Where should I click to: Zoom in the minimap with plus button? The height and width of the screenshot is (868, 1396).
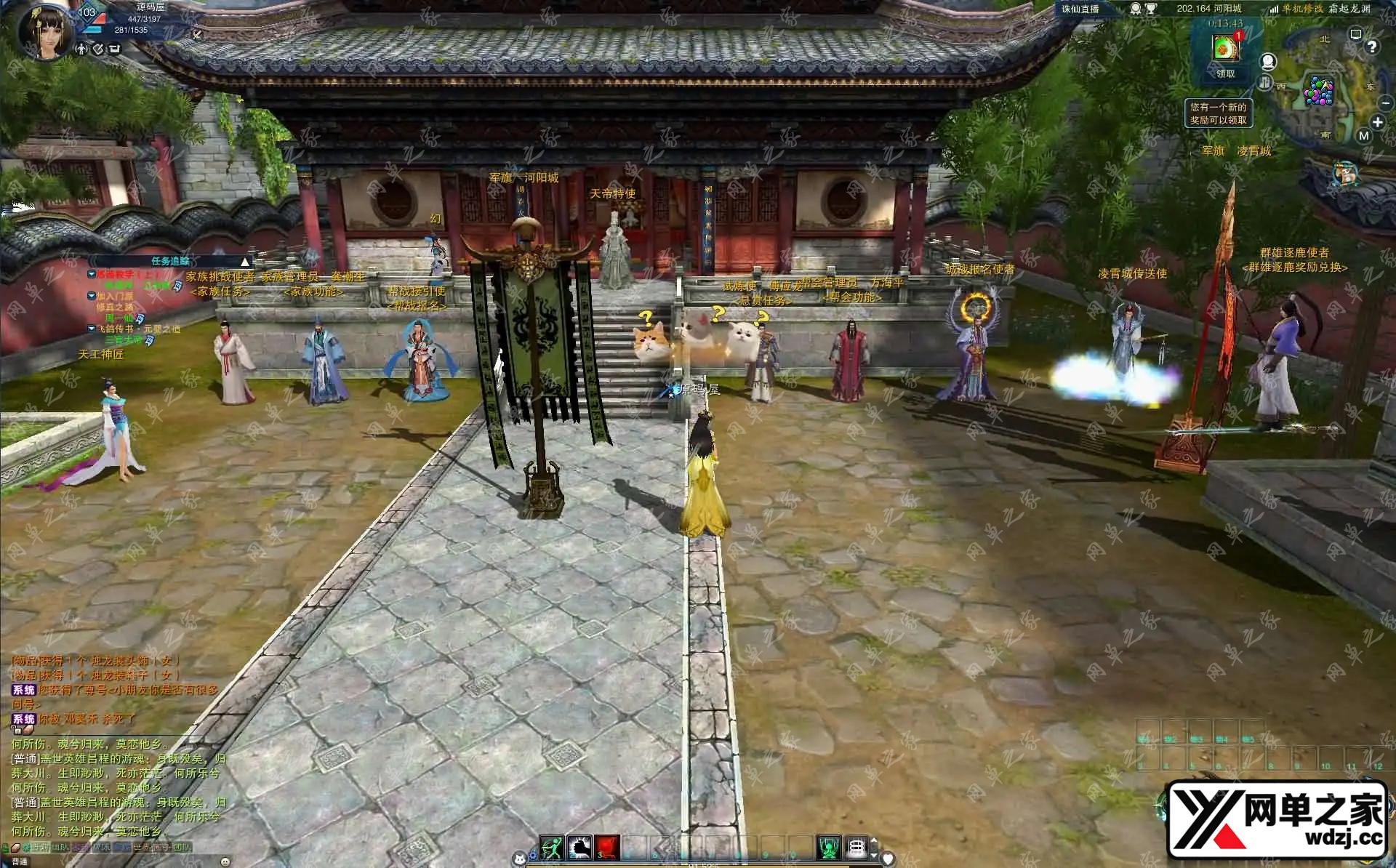(x=1377, y=122)
